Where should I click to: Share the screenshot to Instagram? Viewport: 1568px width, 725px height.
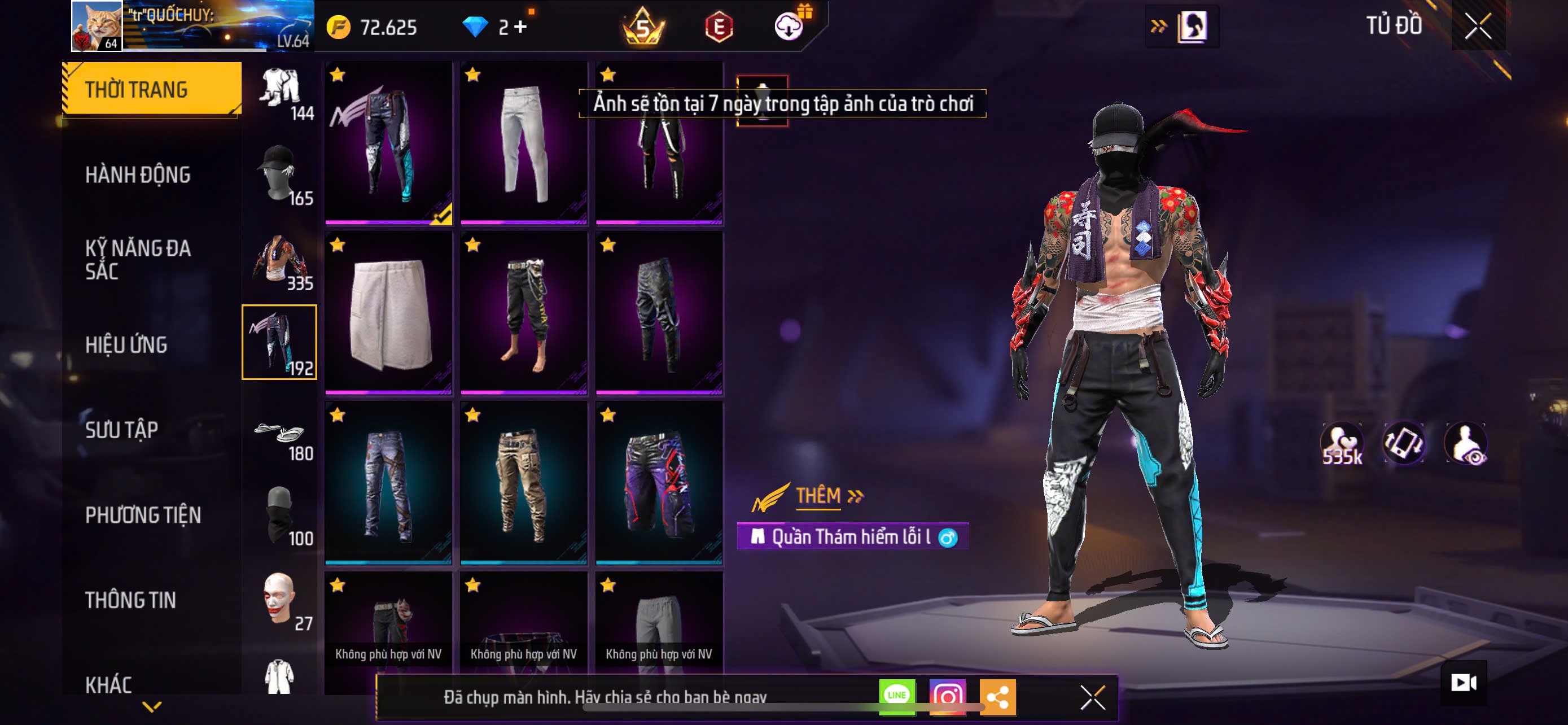[x=947, y=696]
